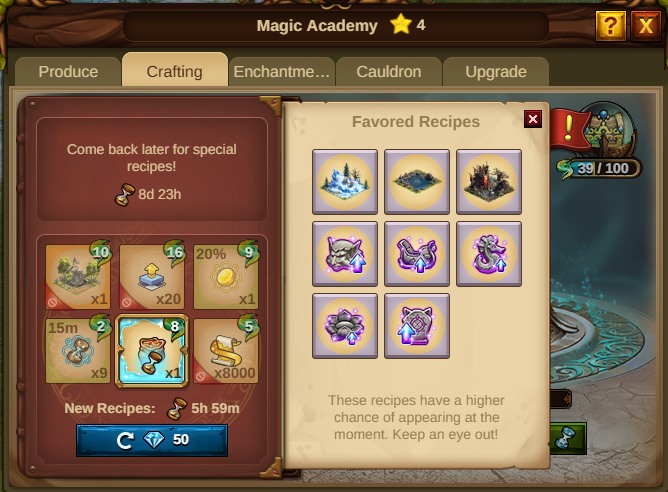Click the yellow exclamation mark alert
668x492 pixels.
point(569,127)
